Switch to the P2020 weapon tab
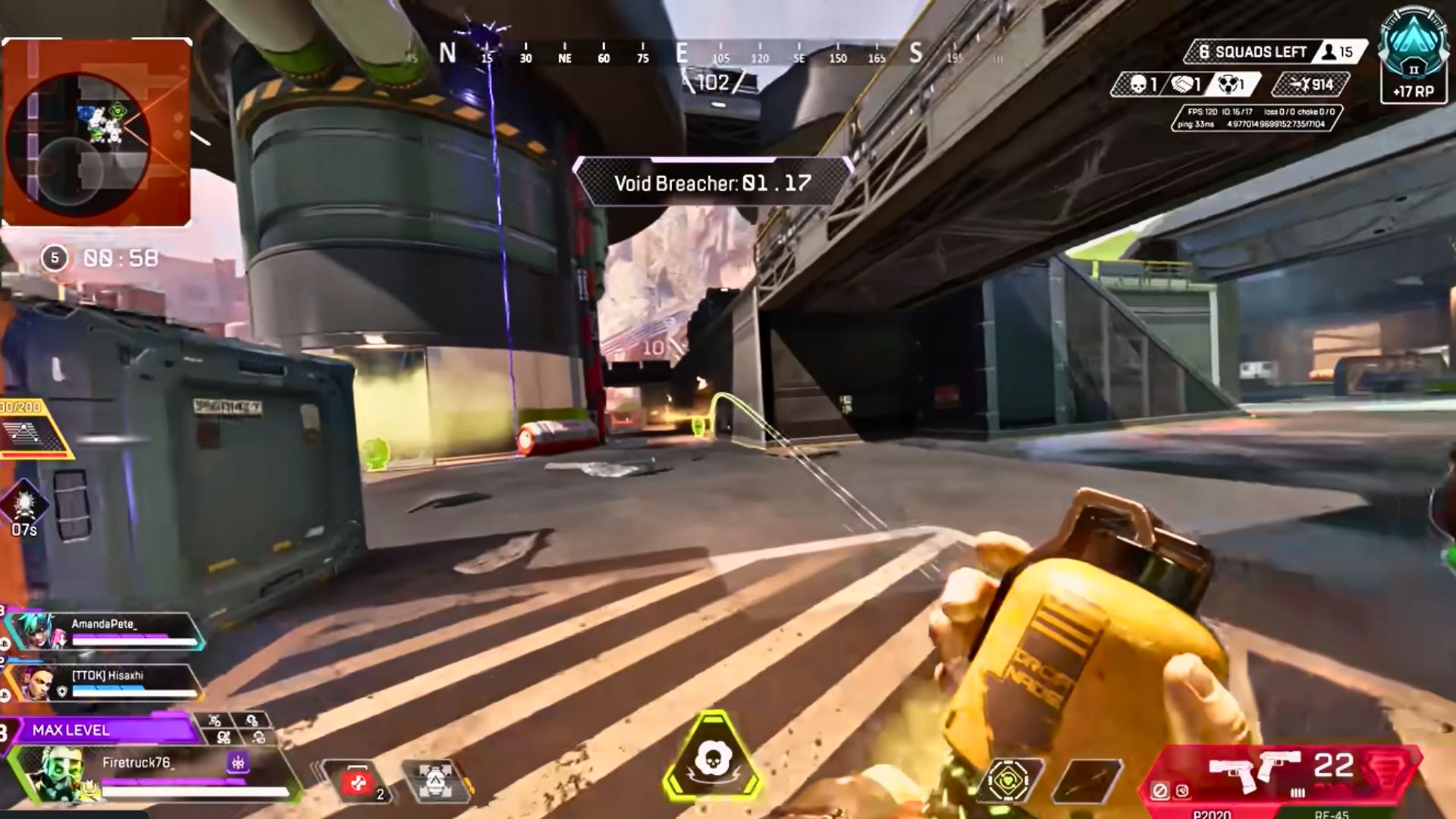Screen dimensions: 1456x819 [x=1211, y=814]
